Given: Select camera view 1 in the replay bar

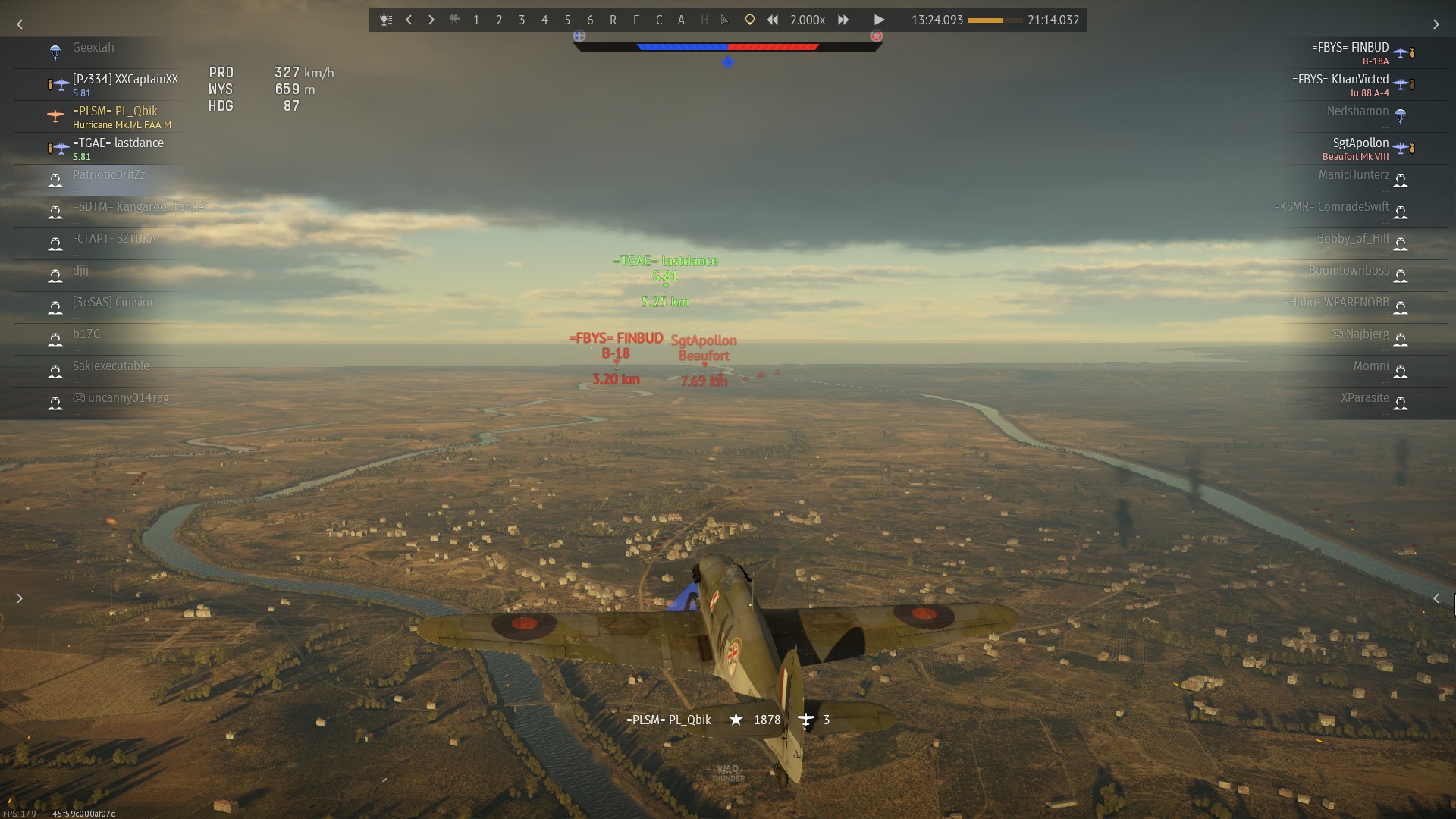Looking at the screenshot, I should 476,20.
